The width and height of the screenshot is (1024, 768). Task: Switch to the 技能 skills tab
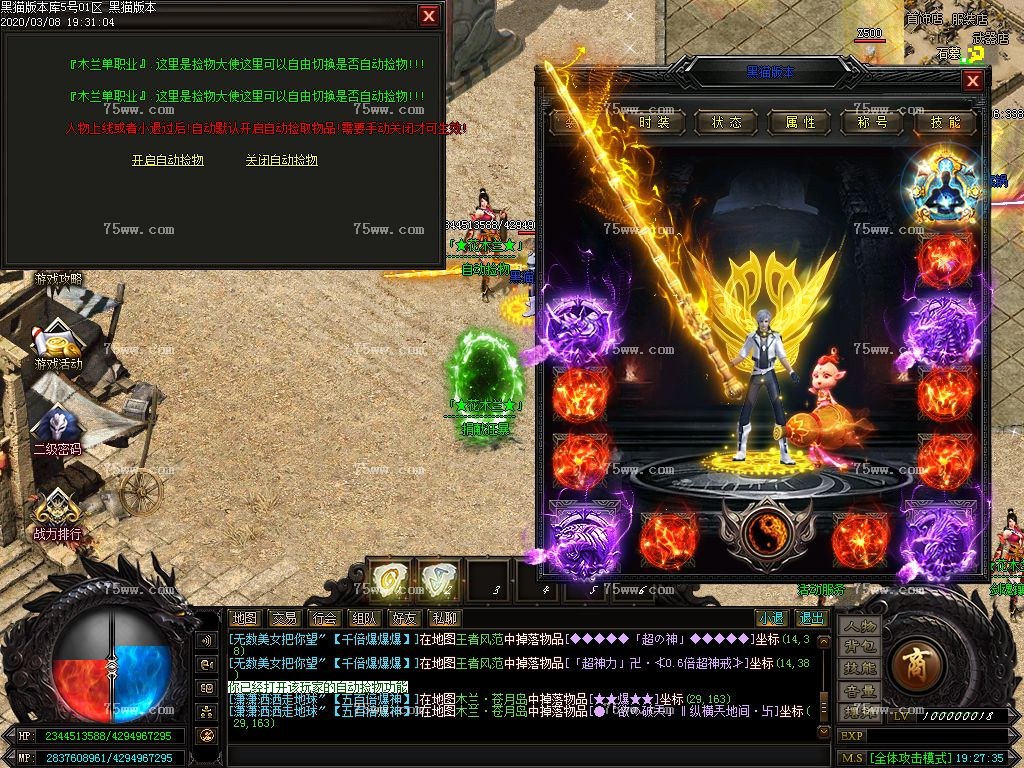pyautogui.click(x=945, y=122)
